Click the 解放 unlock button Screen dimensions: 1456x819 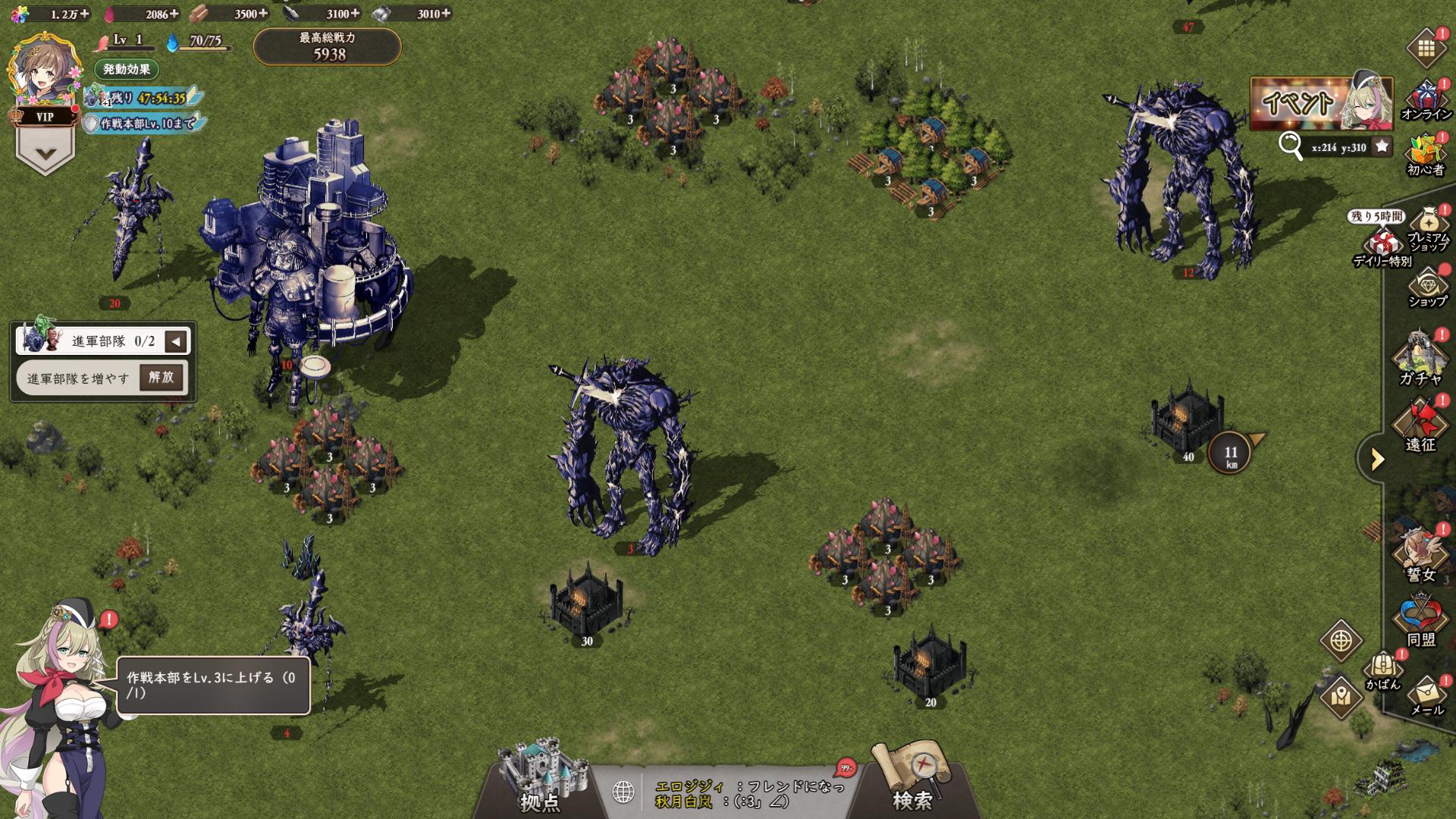[162, 377]
